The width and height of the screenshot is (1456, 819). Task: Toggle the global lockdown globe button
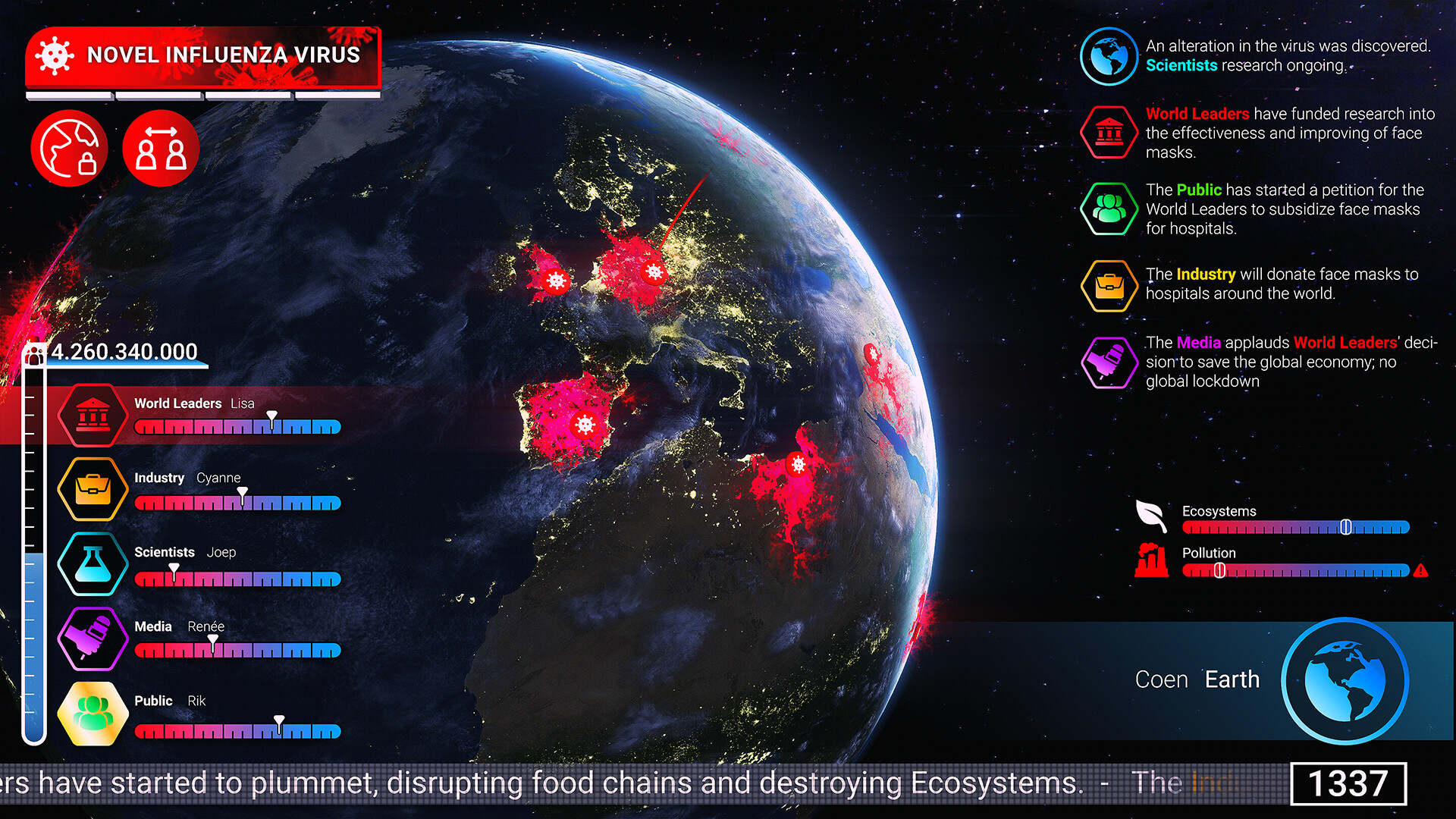click(69, 148)
